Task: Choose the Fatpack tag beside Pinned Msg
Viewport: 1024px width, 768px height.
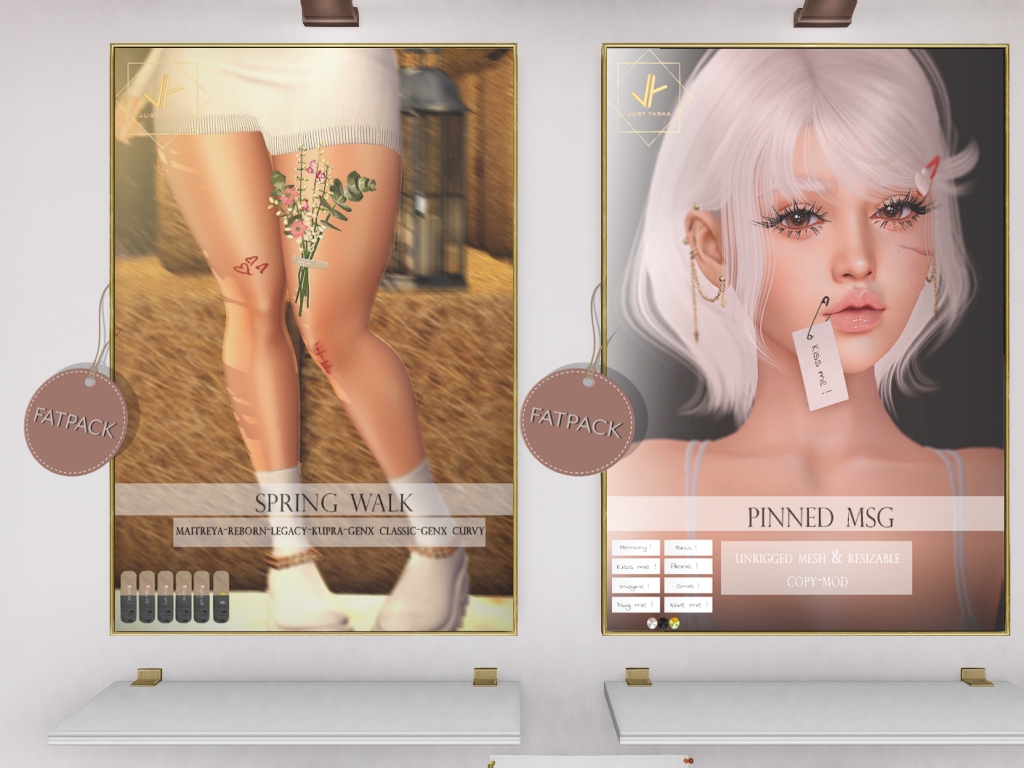Action: pyautogui.click(x=576, y=419)
